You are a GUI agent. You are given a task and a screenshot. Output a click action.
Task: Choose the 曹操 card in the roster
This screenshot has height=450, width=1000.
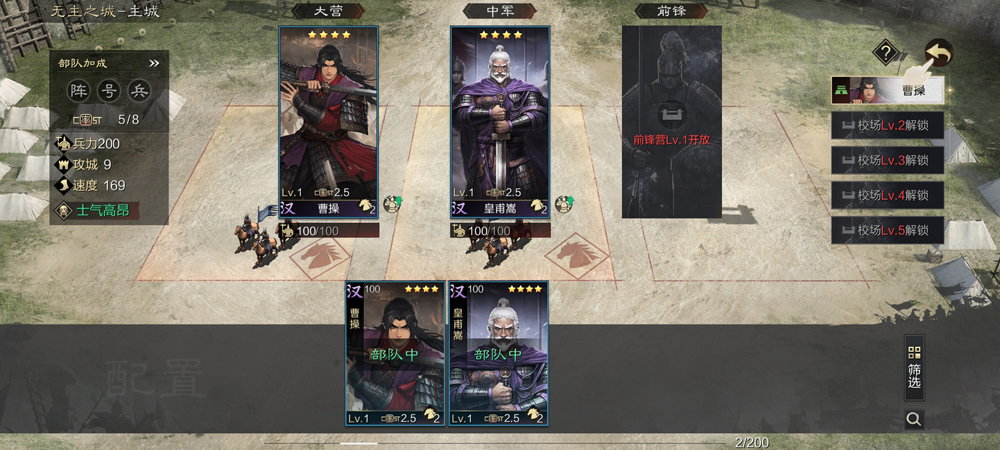click(x=395, y=353)
